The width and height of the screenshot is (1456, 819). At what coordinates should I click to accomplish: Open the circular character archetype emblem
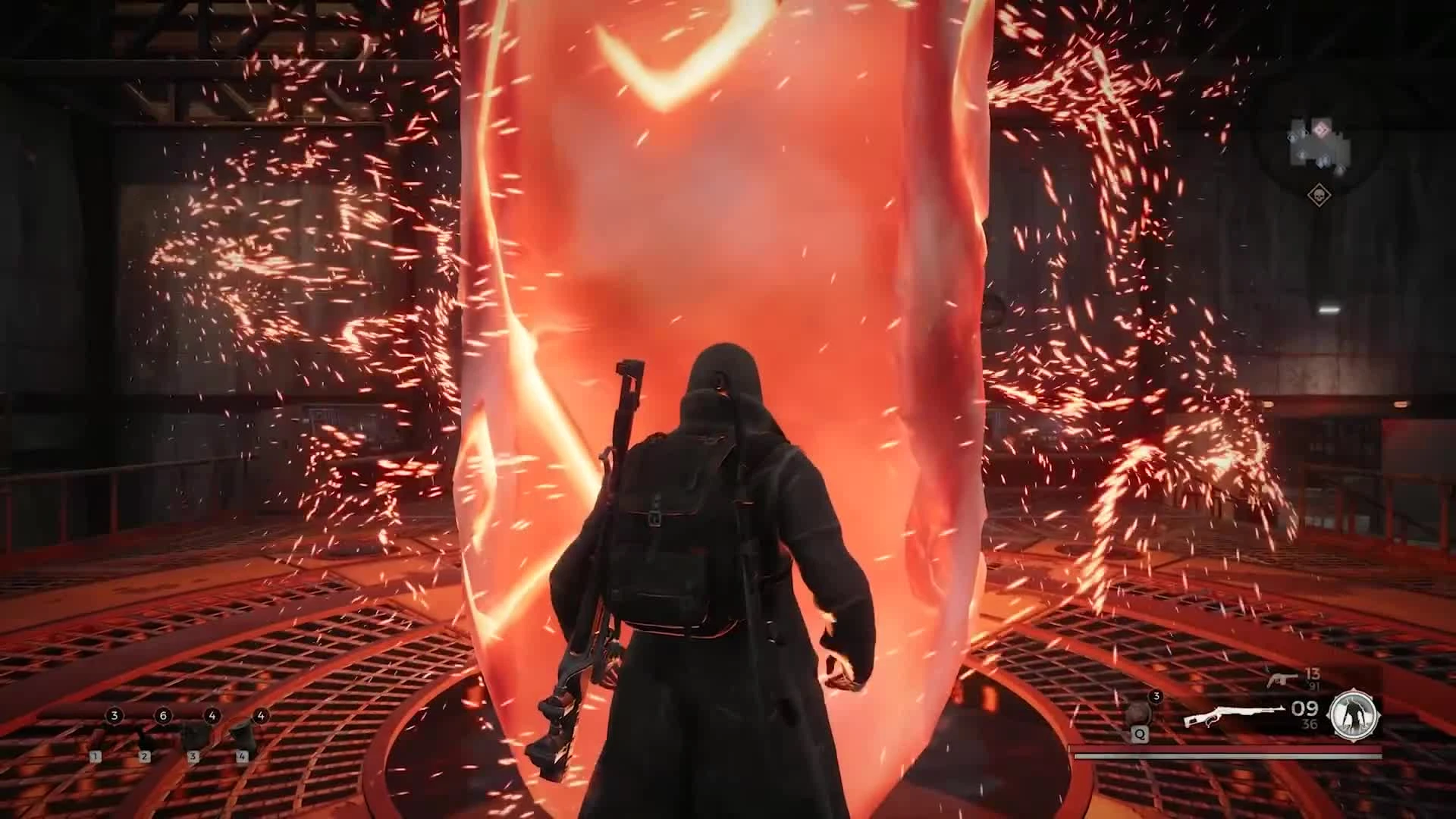click(x=1353, y=714)
